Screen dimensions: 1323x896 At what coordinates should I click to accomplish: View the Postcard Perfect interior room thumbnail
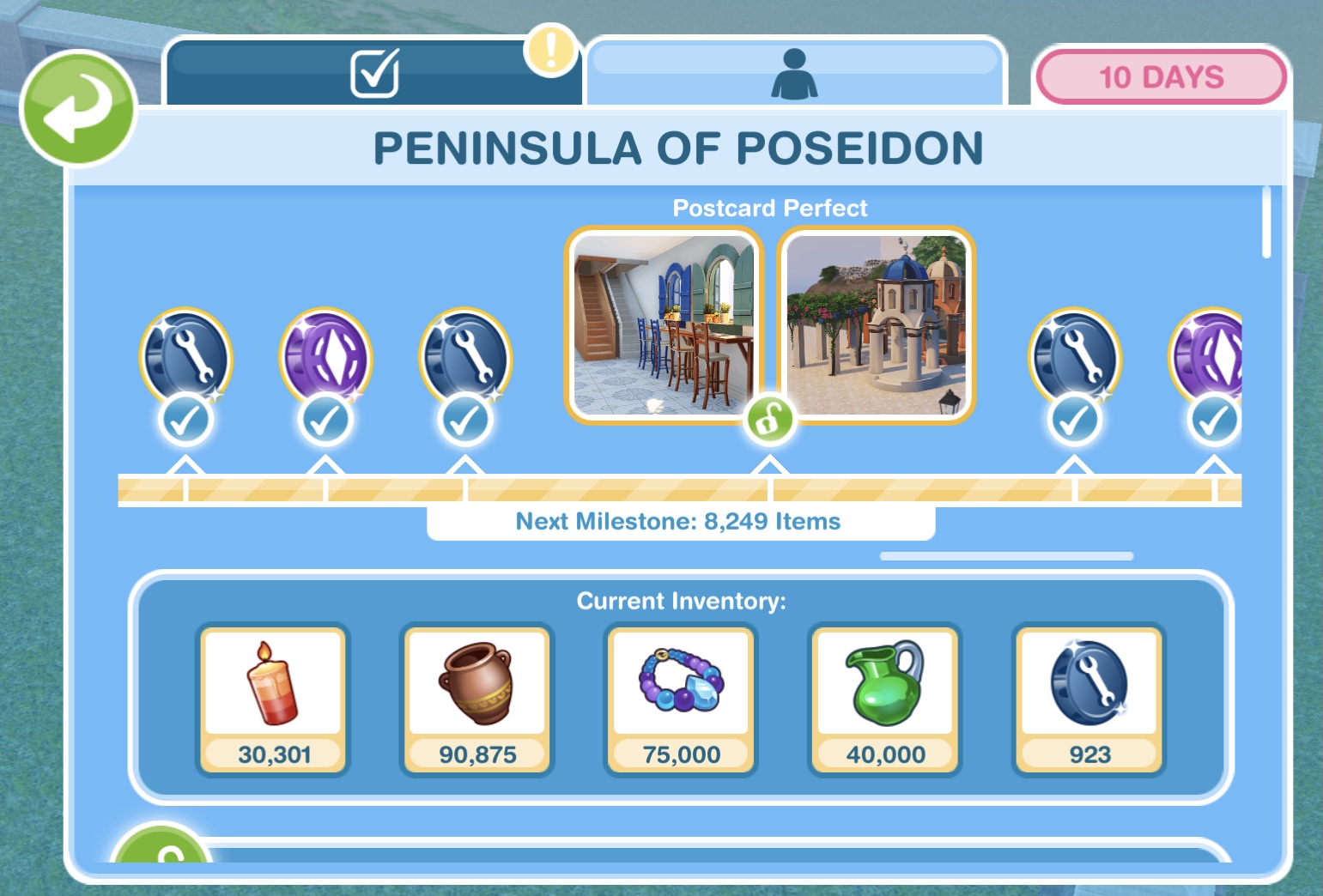pos(663,324)
